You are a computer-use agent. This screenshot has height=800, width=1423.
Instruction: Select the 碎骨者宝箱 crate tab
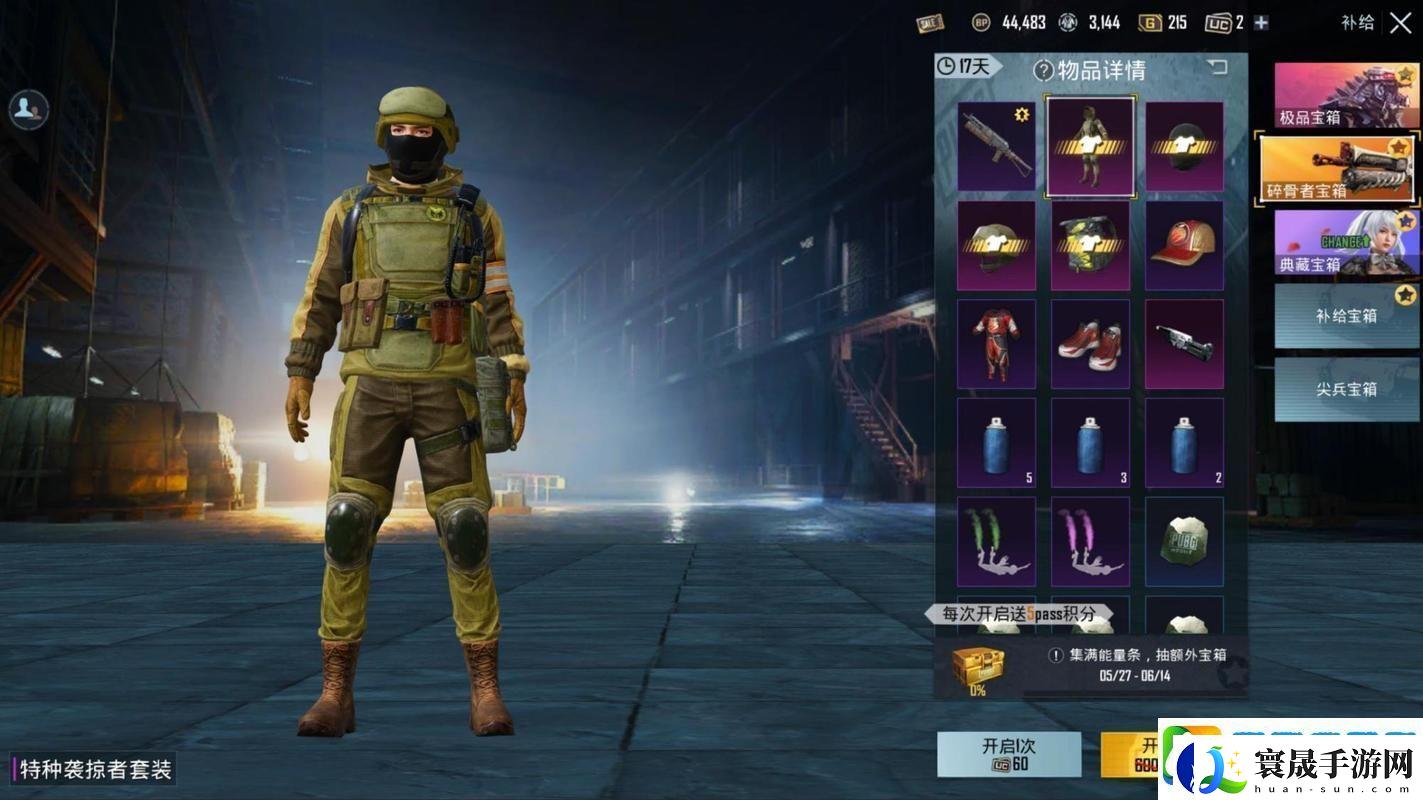[x=1338, y=169]
